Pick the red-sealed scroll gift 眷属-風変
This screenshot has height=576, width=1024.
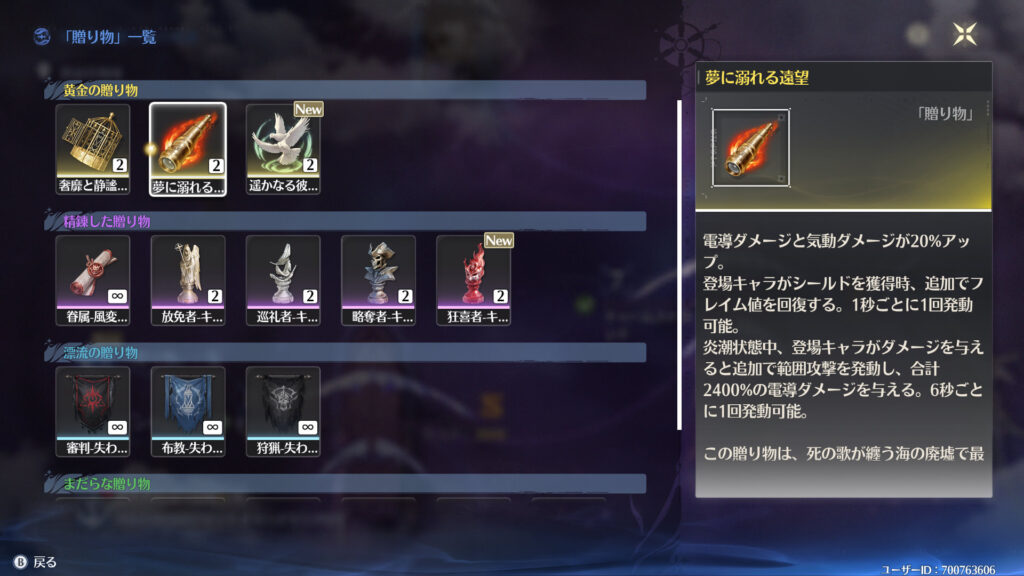click(93, 279)
